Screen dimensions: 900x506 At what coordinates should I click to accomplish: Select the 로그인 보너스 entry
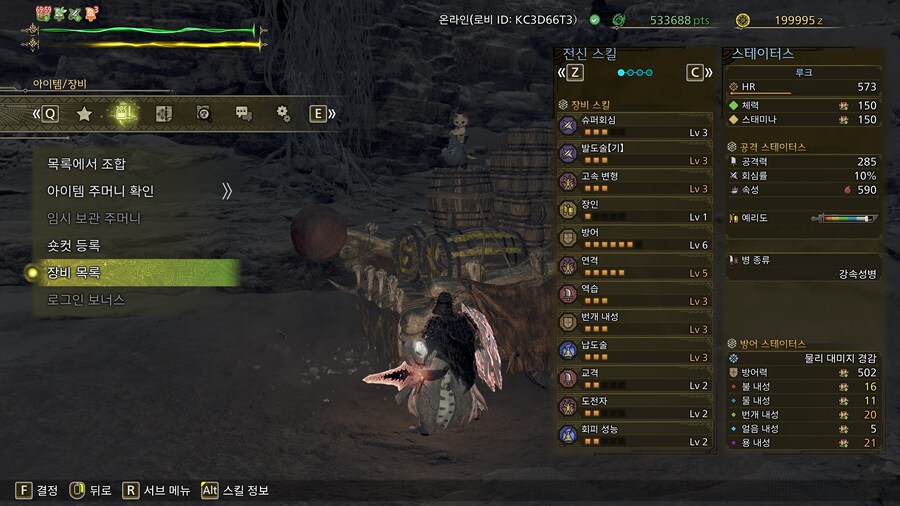86,299
